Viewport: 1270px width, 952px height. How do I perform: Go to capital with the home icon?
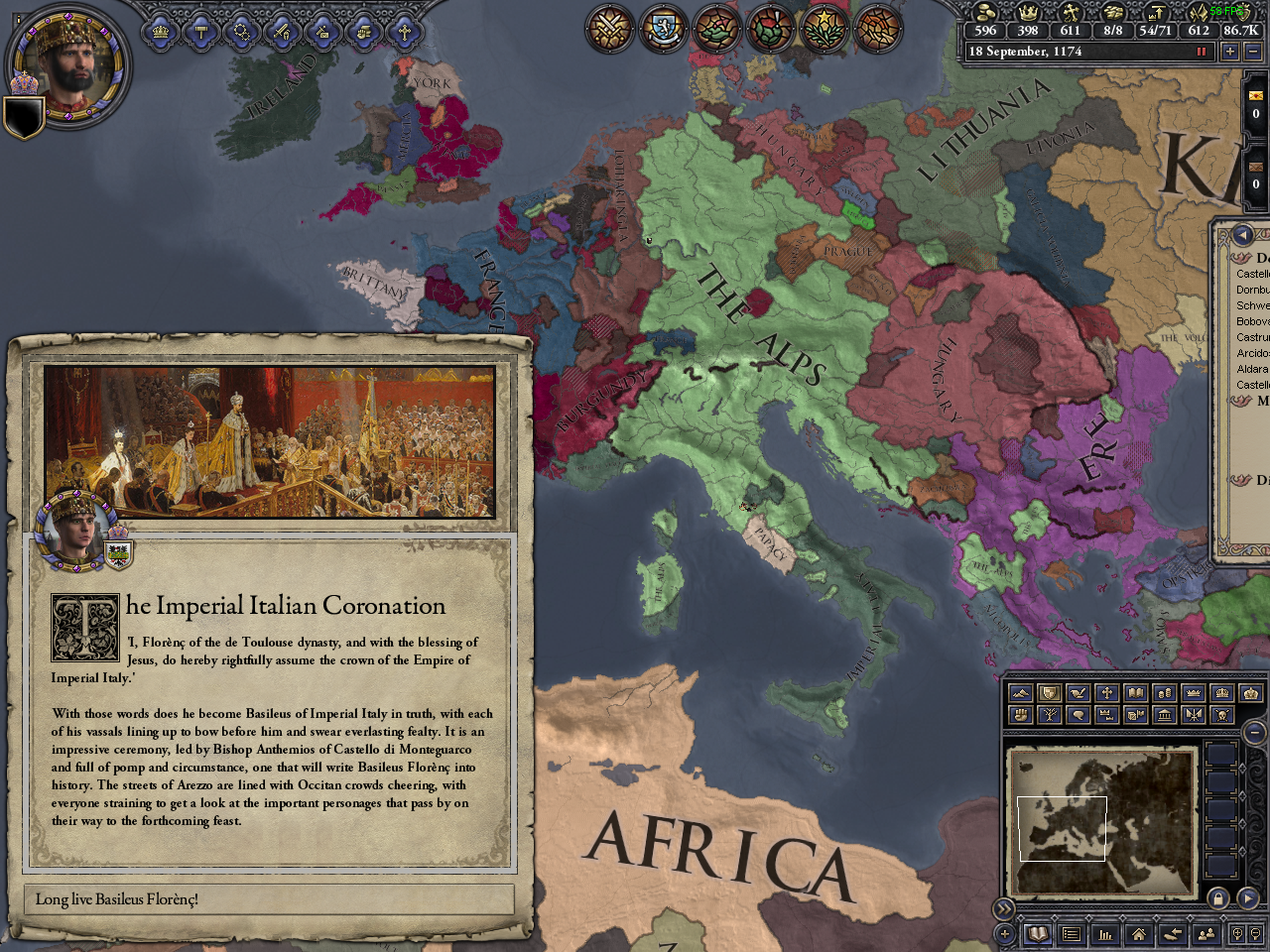click(1140, 933)
